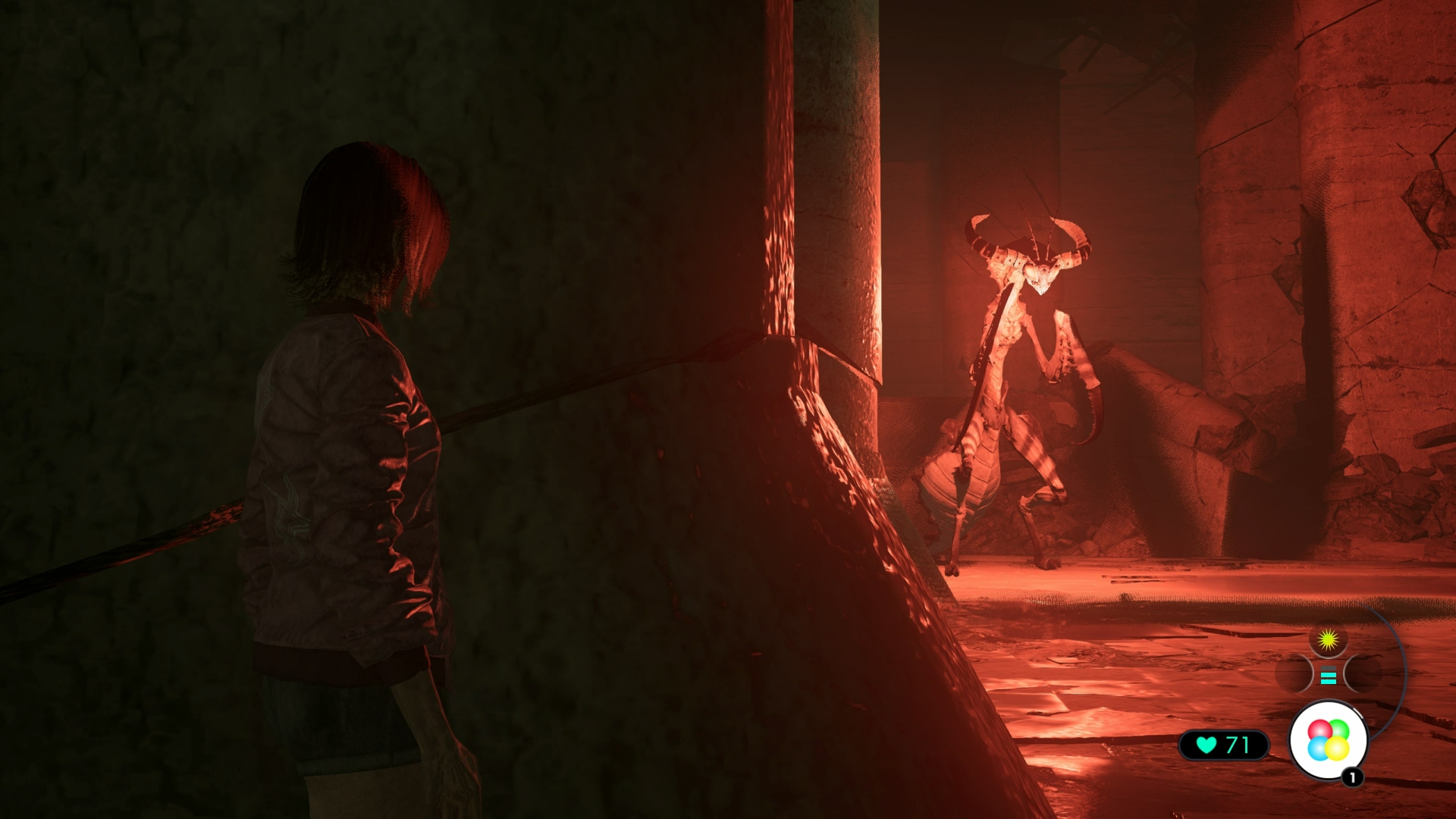Select the yellow flare item icon
The image size is (1456, 819).
(1328, 642)
